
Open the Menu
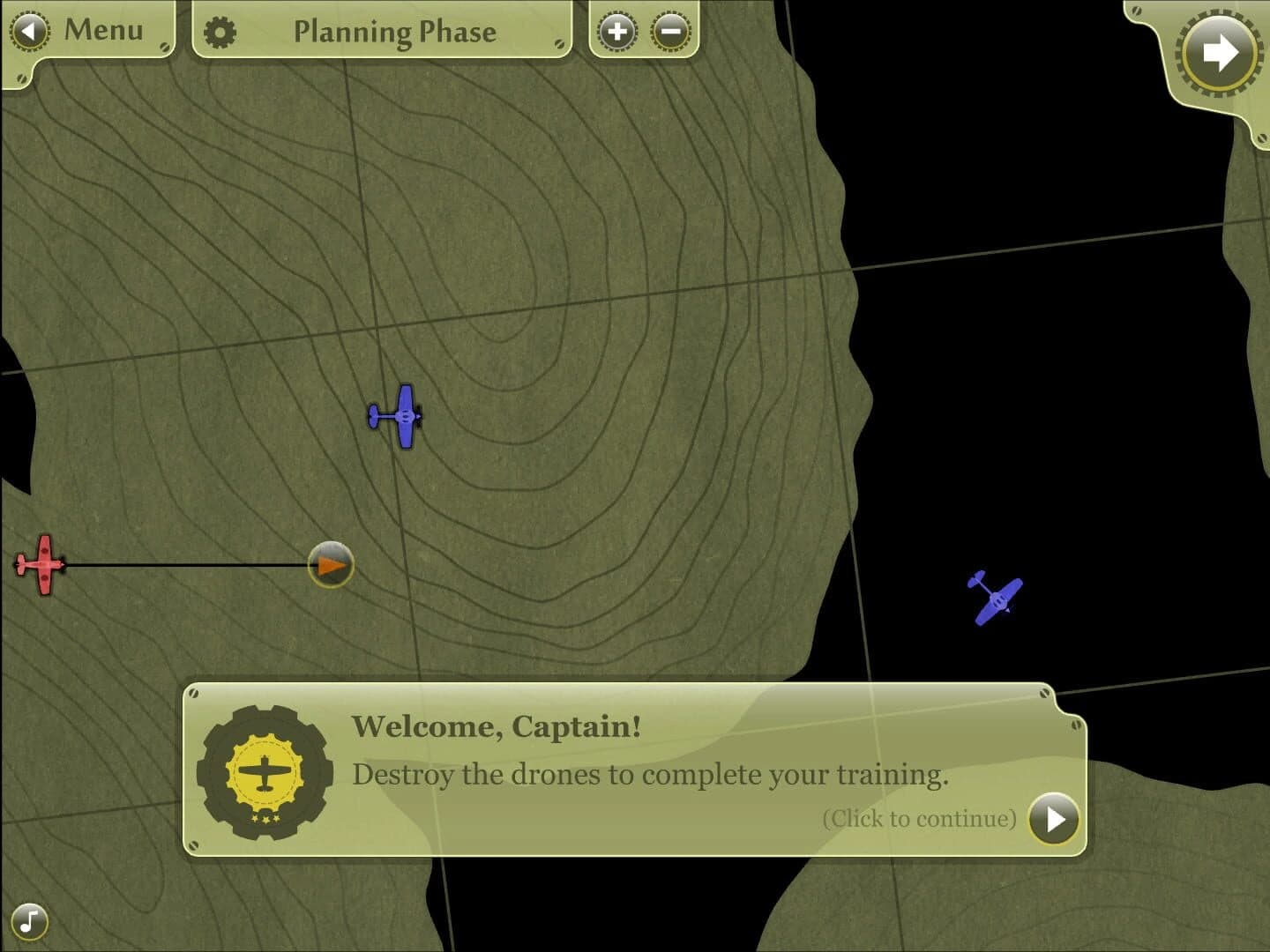pos(101,29)
